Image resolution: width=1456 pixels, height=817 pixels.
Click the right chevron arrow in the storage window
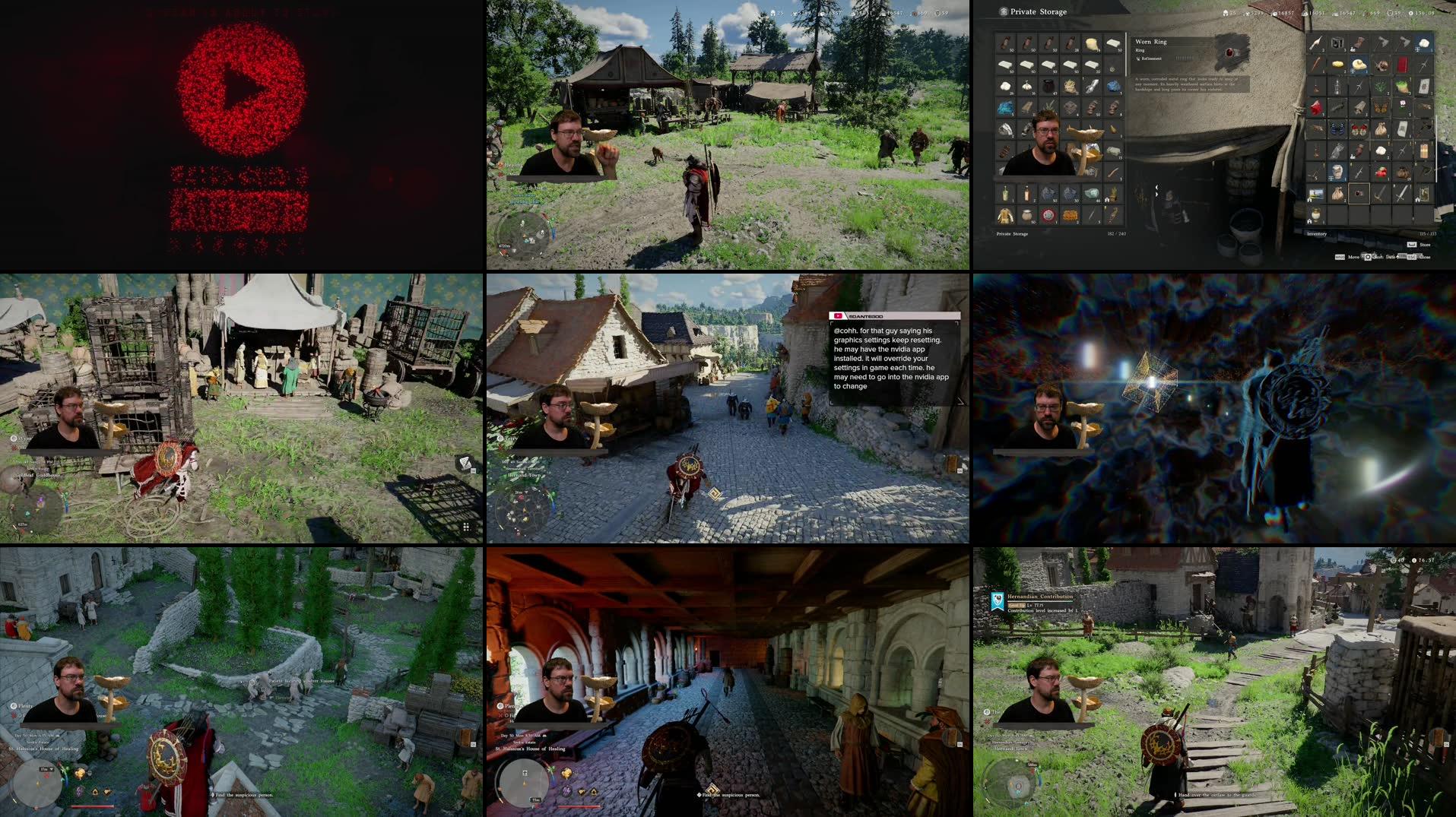1156,195
